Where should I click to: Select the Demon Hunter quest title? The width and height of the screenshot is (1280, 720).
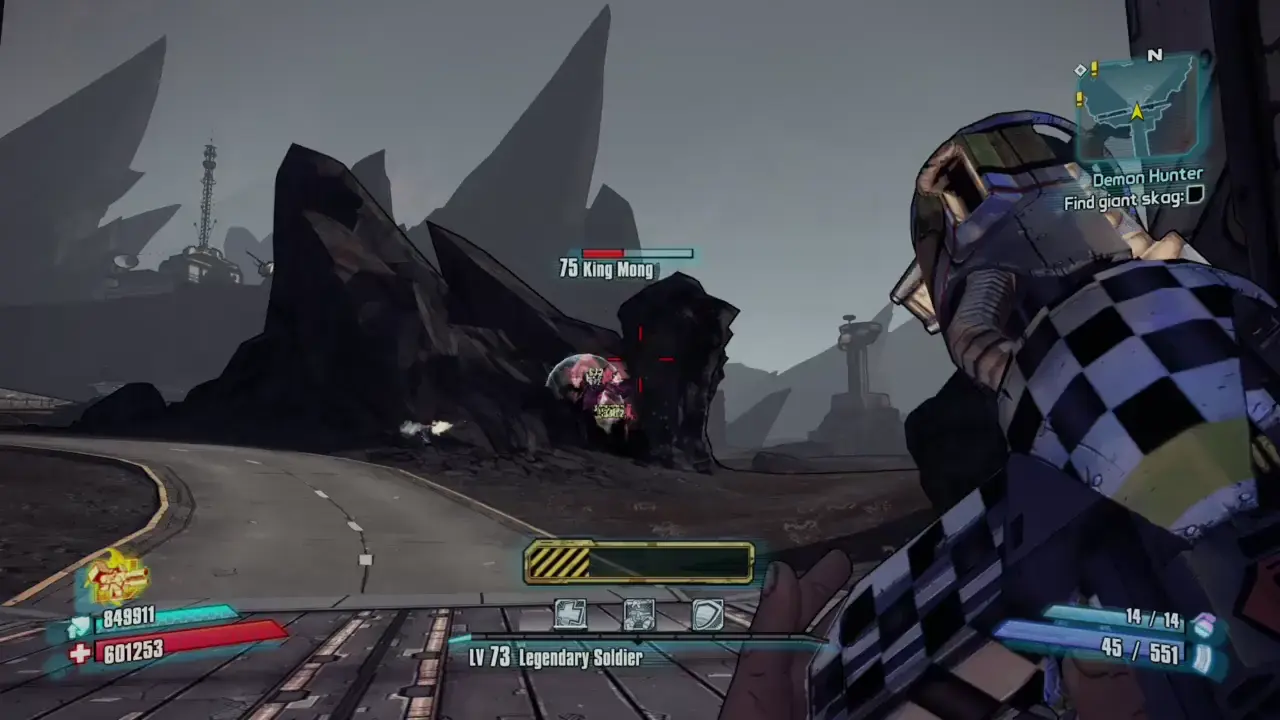(x=1148, y=178)
